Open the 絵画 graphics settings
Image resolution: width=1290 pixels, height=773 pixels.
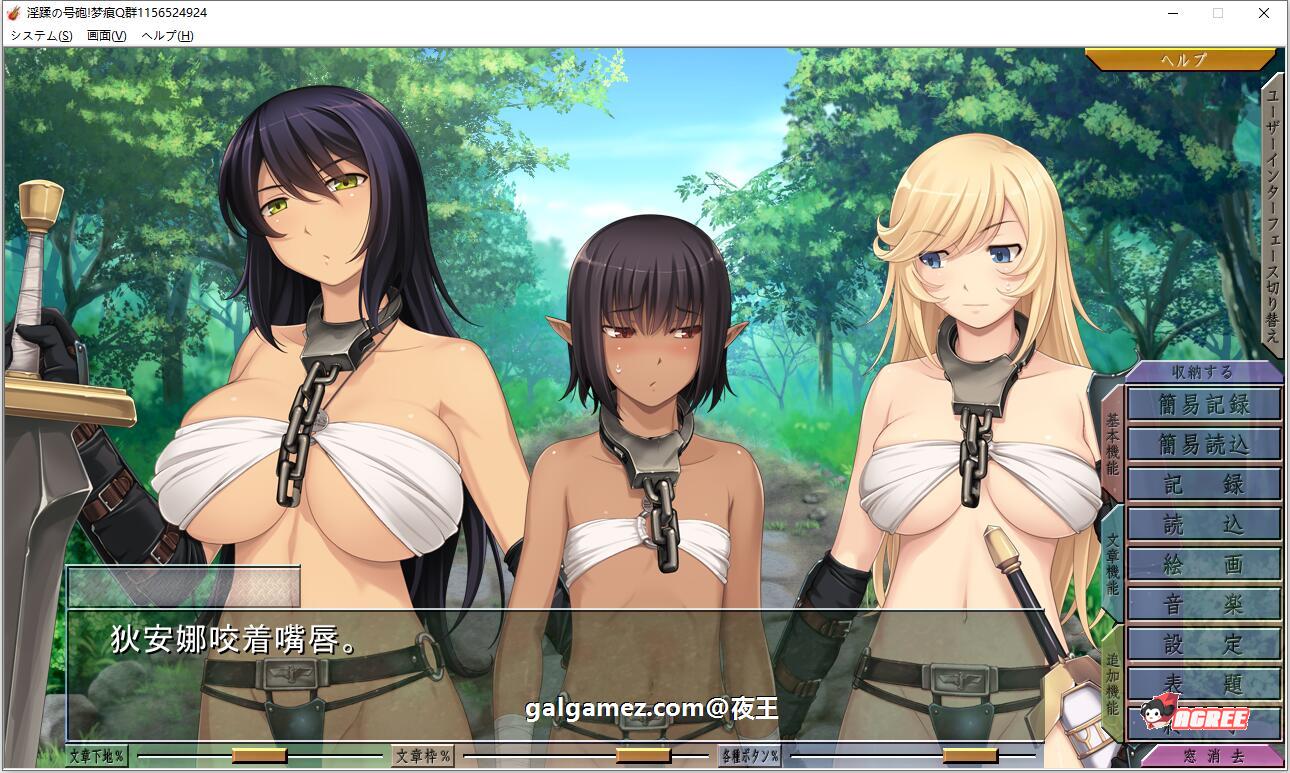coord(1203,565)
